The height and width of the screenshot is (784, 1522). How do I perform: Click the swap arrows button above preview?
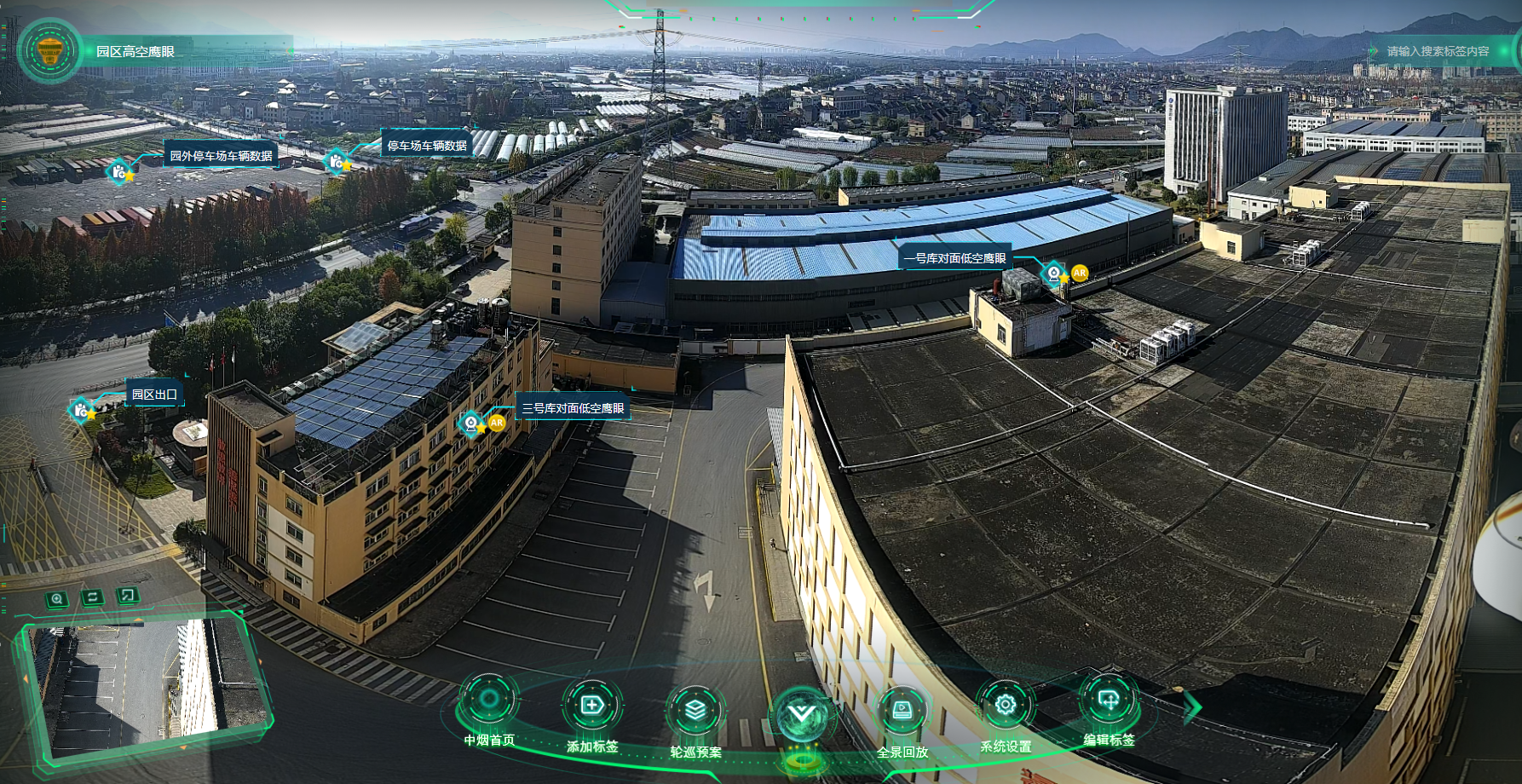coord(92,597)
